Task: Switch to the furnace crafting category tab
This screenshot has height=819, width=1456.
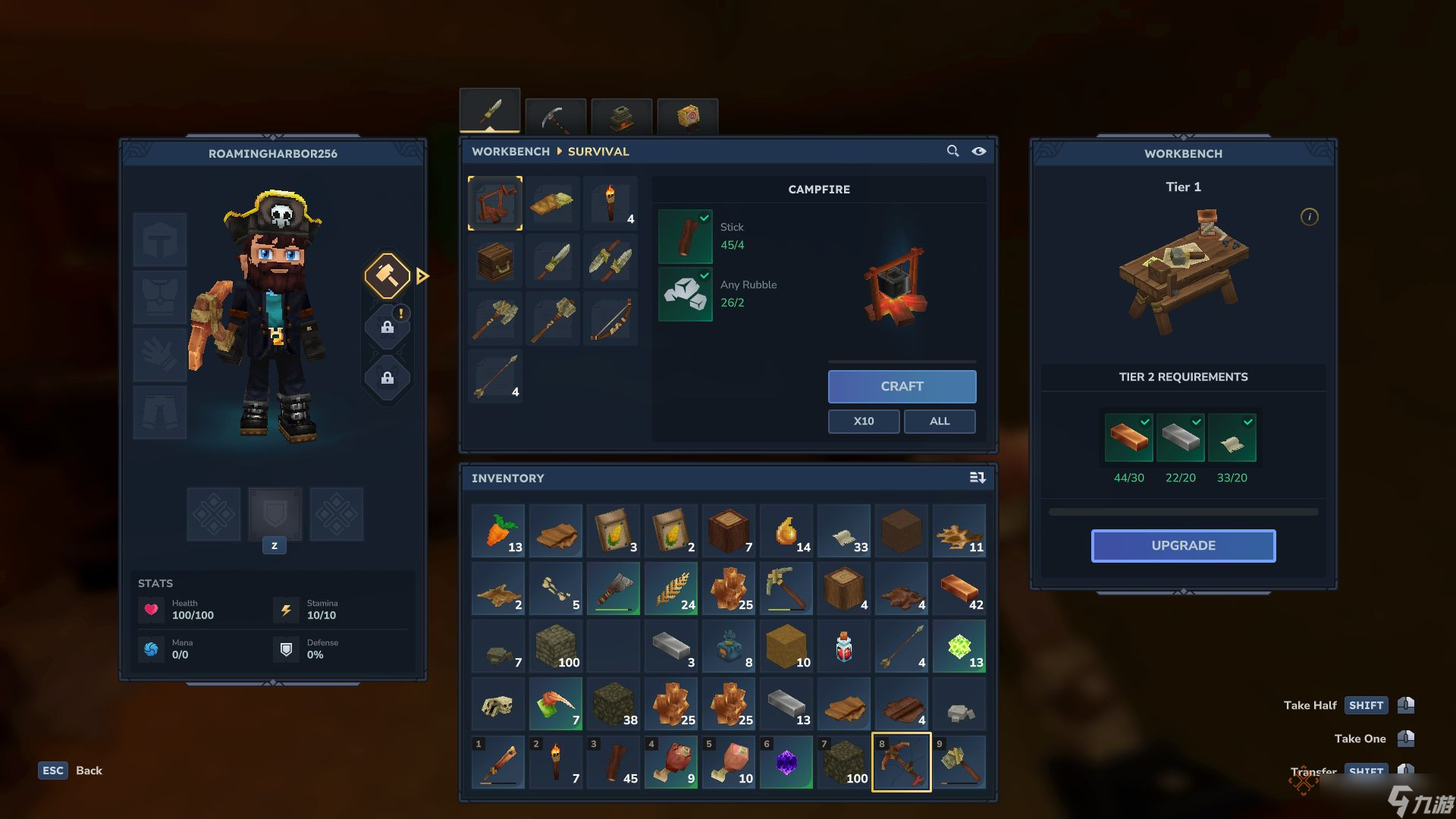Action: (621, 115)
